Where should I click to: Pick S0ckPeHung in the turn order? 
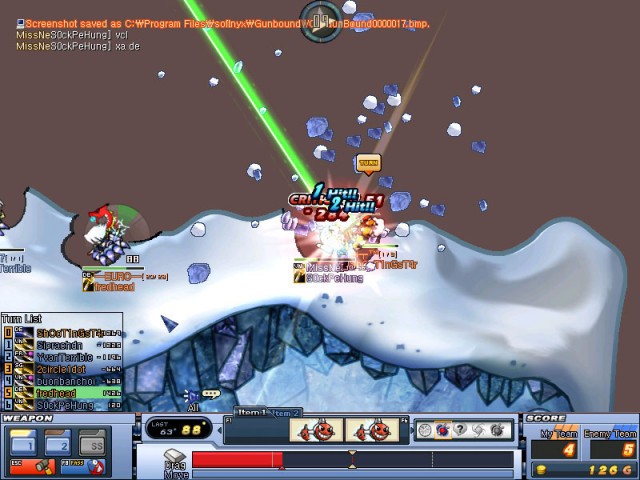(63, 405)
